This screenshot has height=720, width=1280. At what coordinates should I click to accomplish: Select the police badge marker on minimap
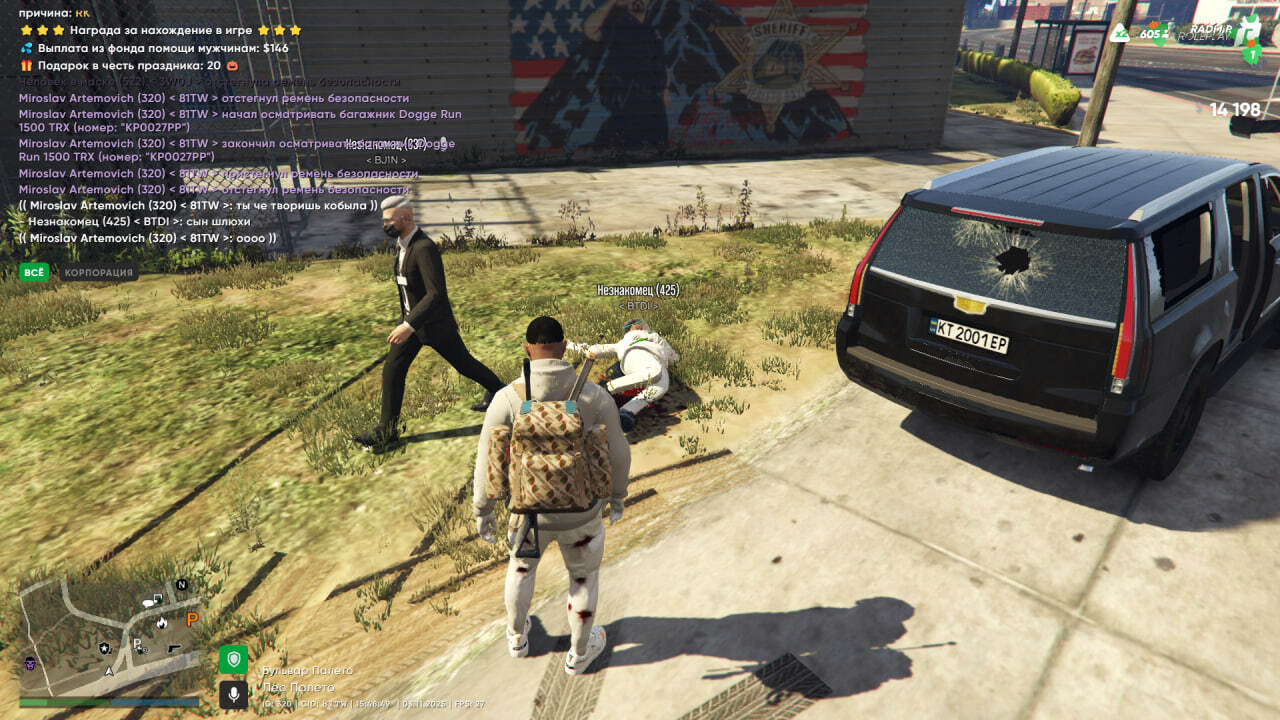point(105,648)
